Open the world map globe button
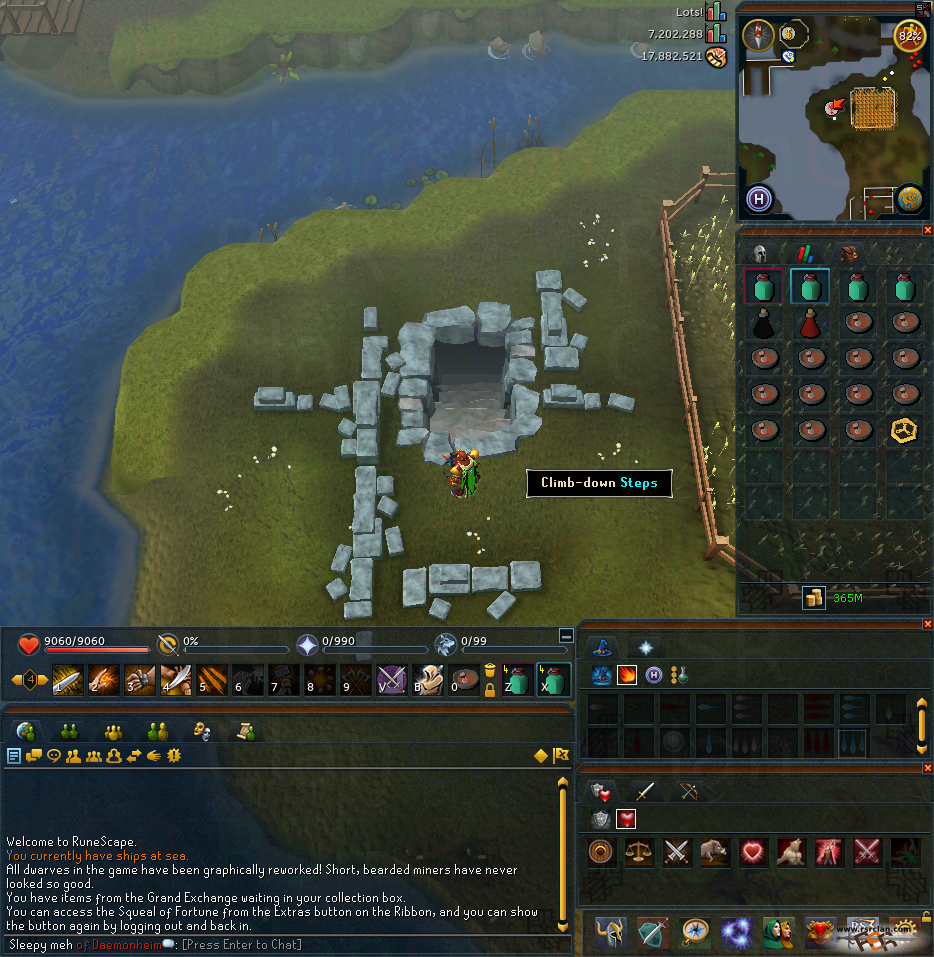 909,198
